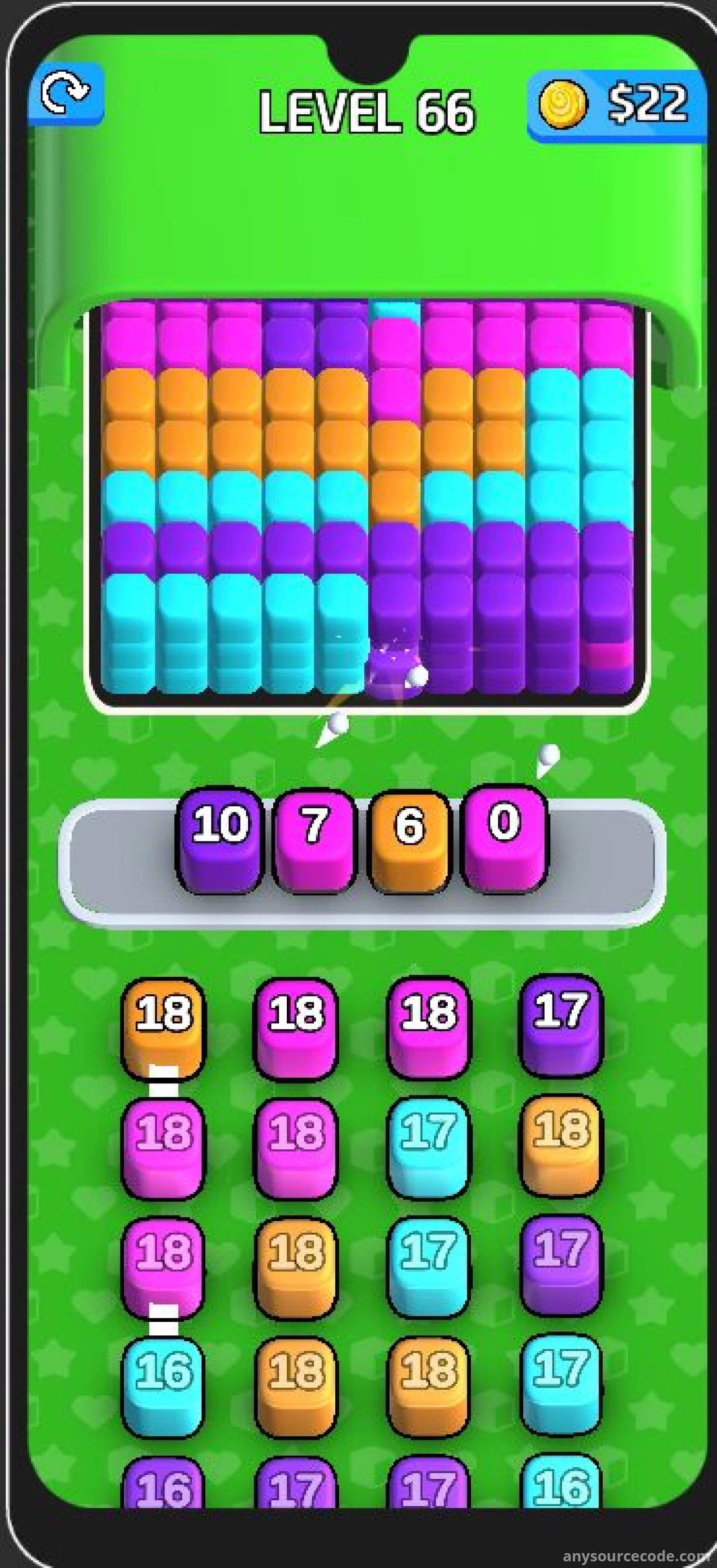
Task: Restart the level with the arrow button
Action: [x=66, y=93]
